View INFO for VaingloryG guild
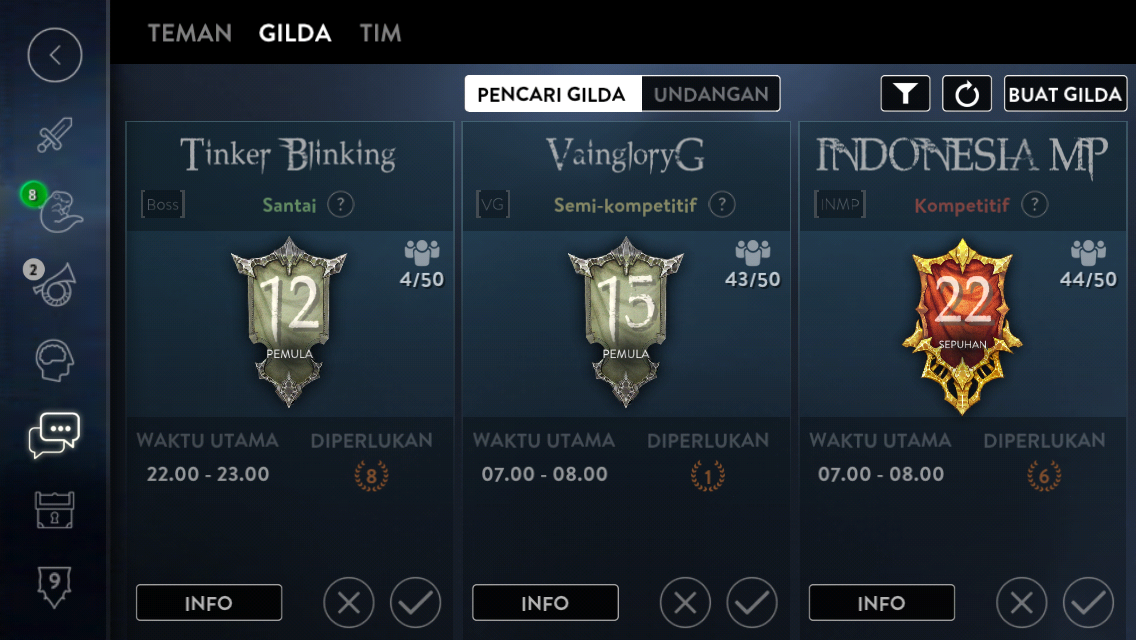 tap(545, 603)
